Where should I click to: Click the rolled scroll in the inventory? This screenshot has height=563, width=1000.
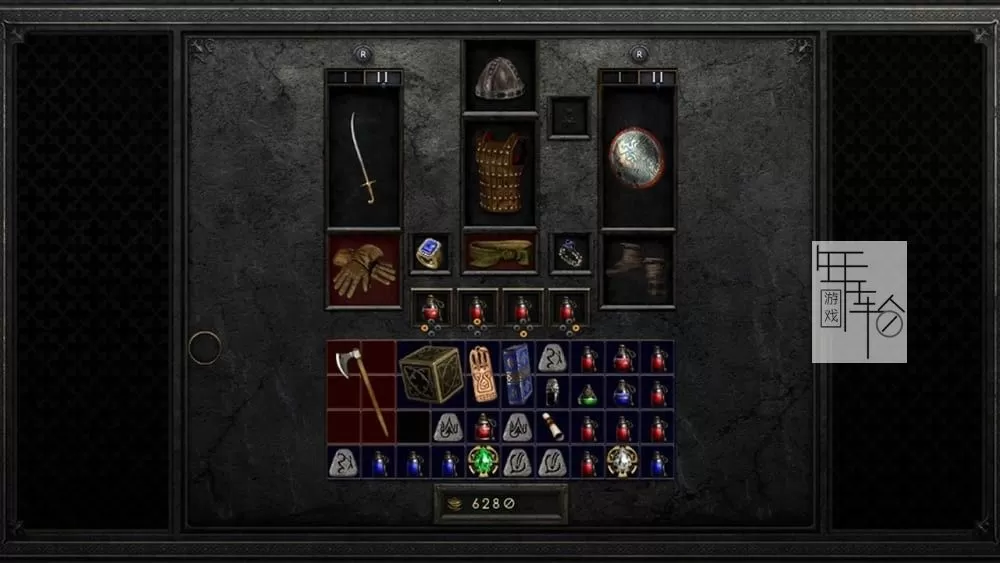(x=553, y=427)
